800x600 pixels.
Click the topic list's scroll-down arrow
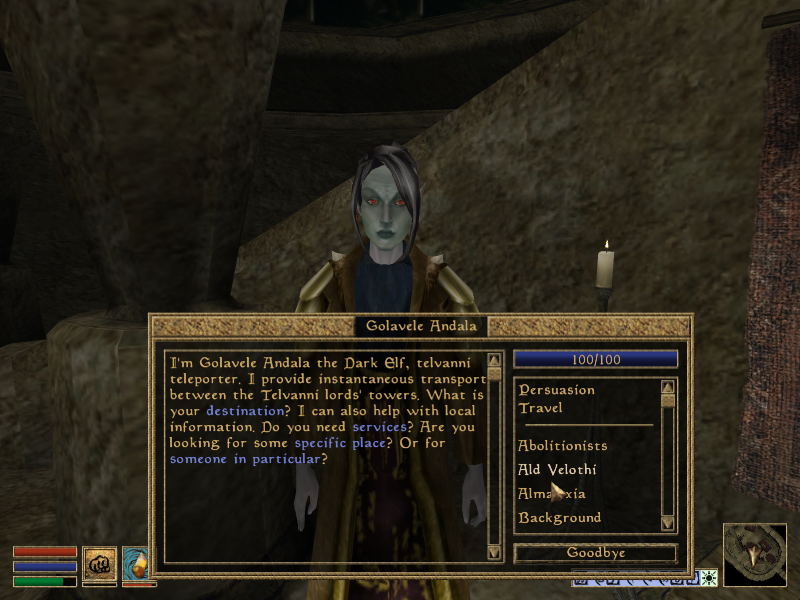point(668,522)
